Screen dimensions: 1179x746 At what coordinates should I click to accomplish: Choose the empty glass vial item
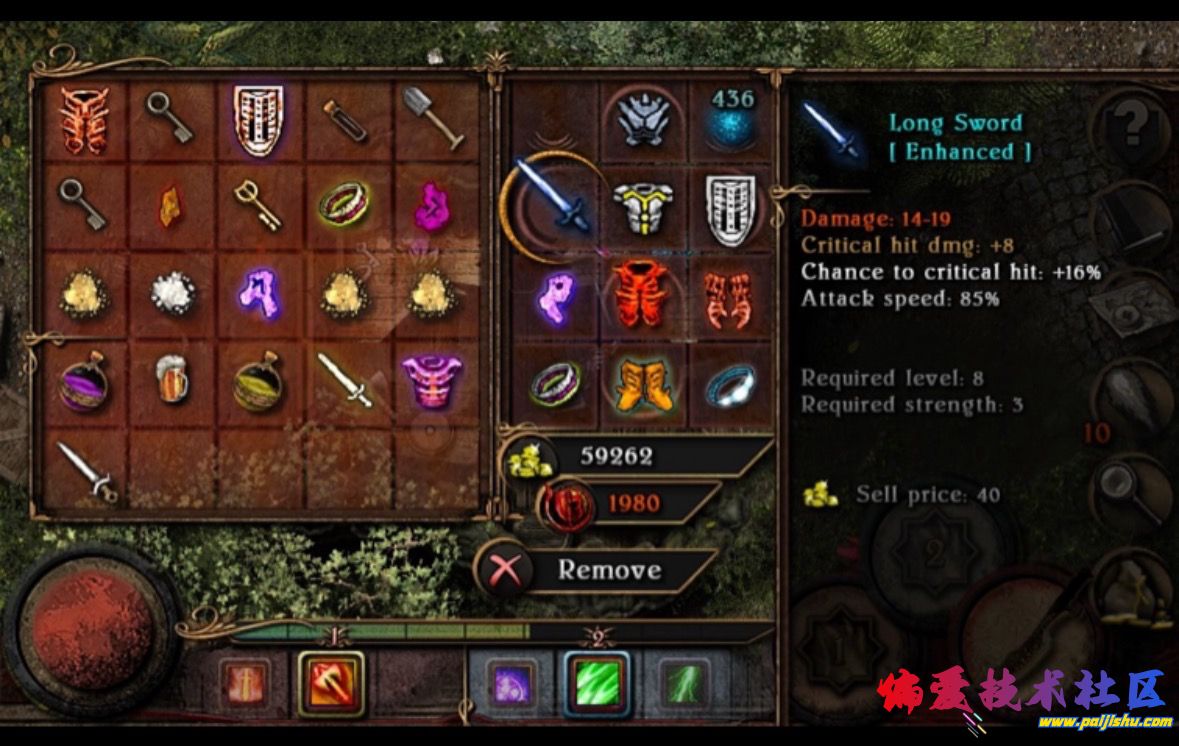coord(345,120)
